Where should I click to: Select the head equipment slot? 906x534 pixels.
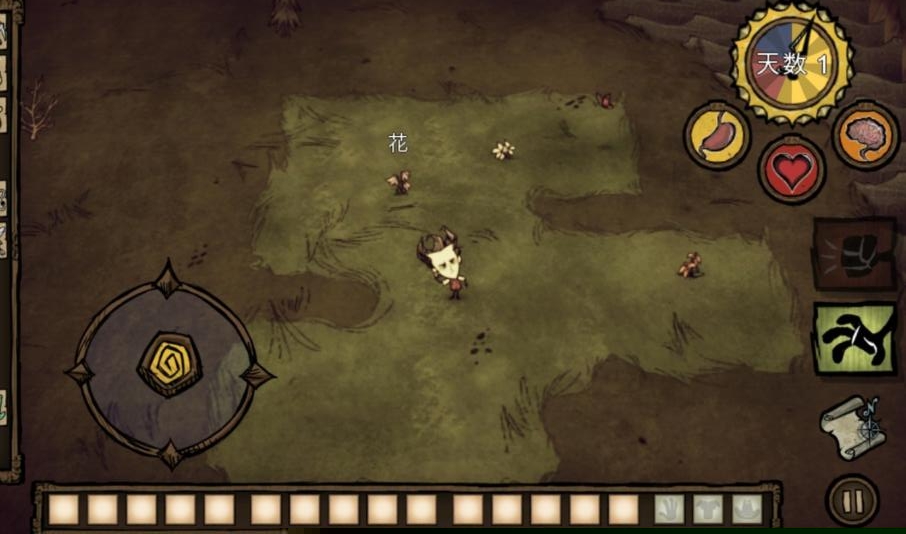click(745, 509)
